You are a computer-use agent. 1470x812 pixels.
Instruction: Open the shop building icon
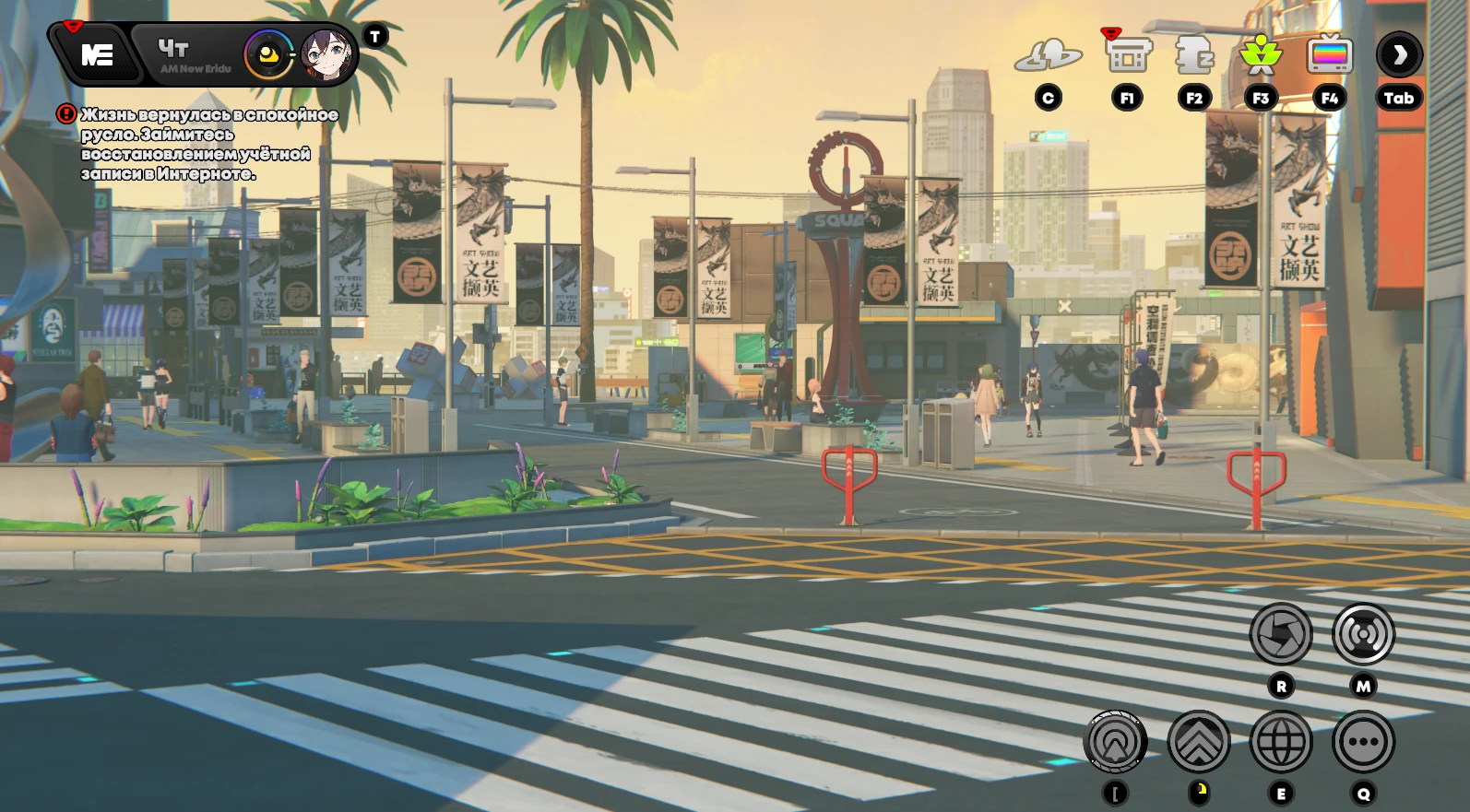(1127, 56)
